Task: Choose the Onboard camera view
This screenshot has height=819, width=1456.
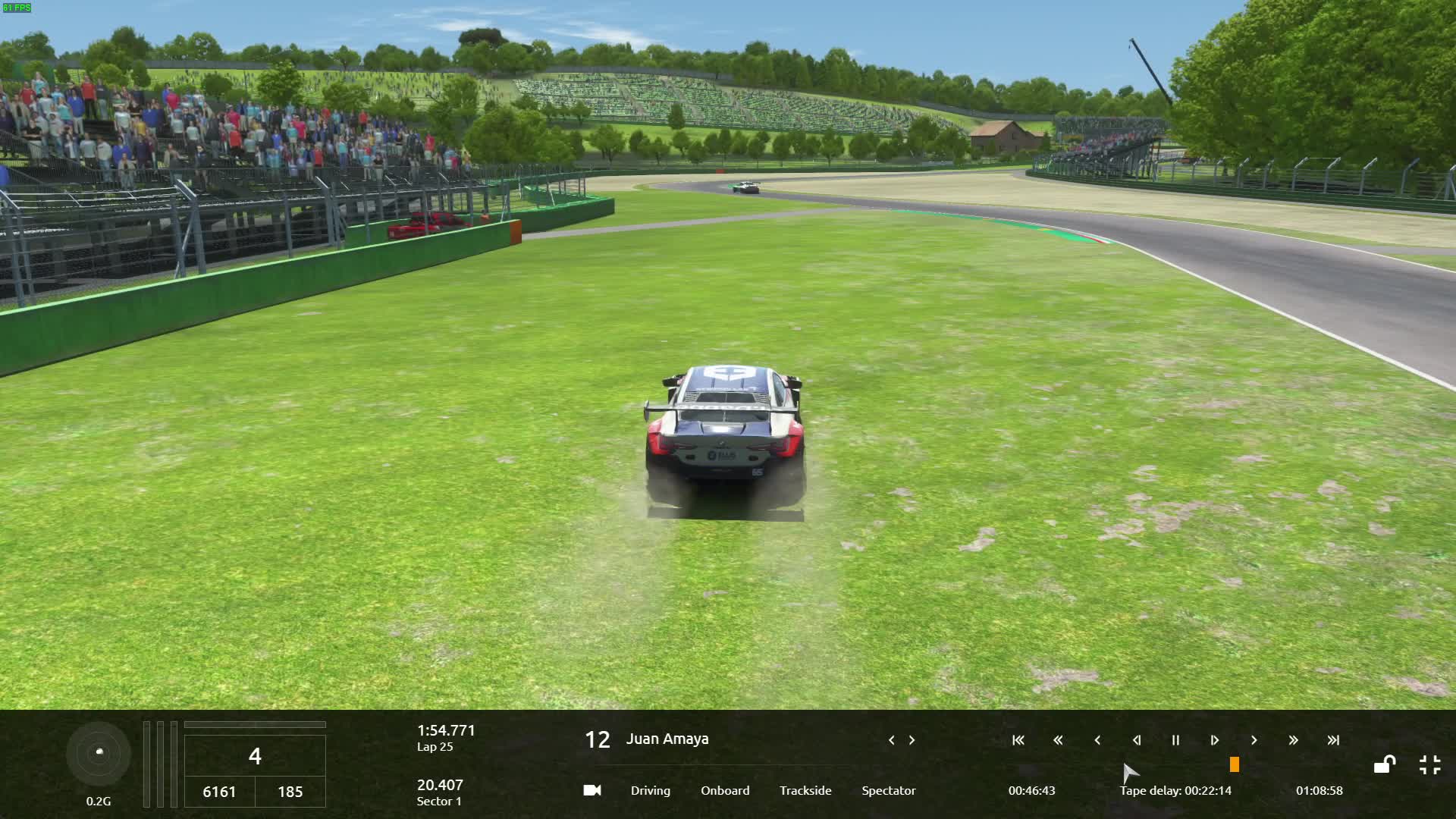Action: 725,790
